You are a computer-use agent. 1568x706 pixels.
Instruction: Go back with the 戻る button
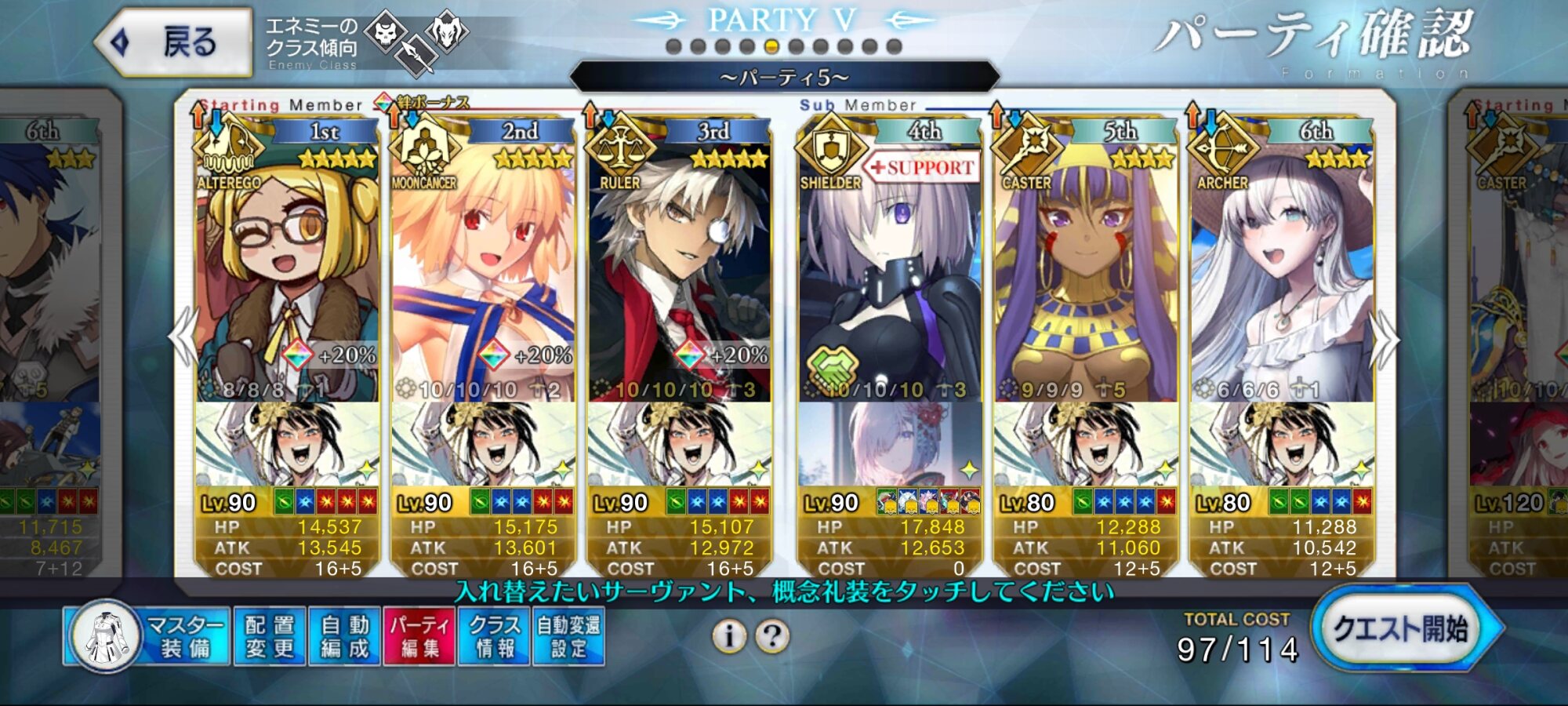174,42
